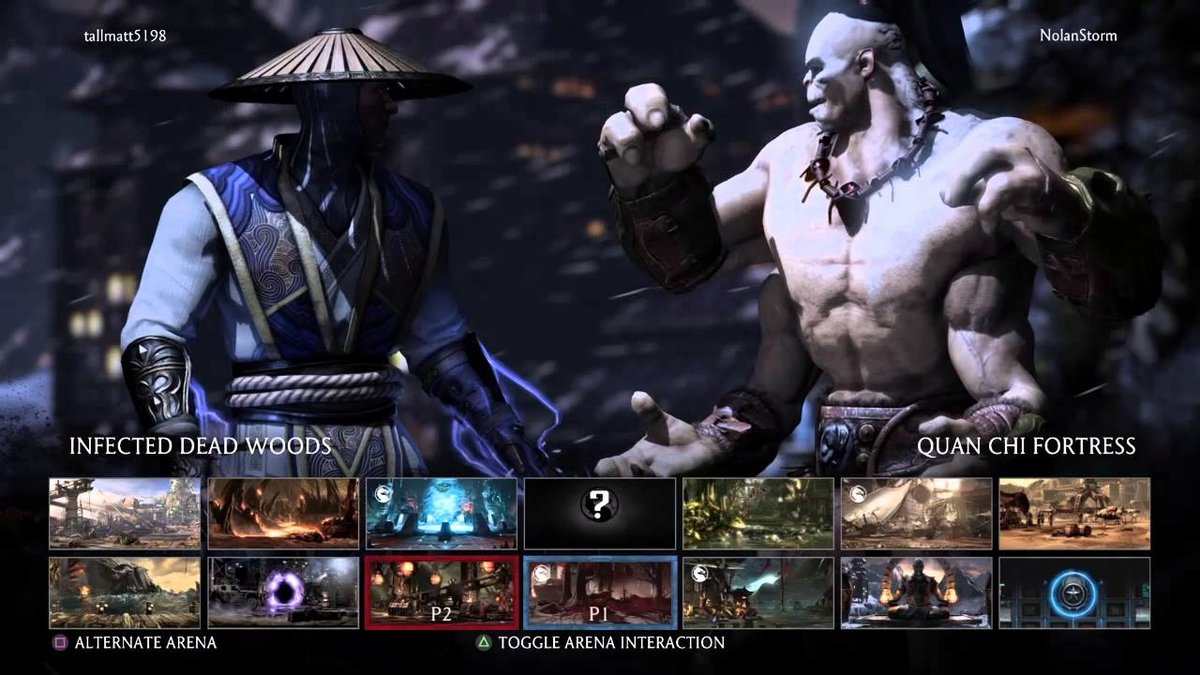The width and height of the screenshot is (1200, 675).
Task: Select the green jungle arena thumbnail
Action: (x=758, y=513)
